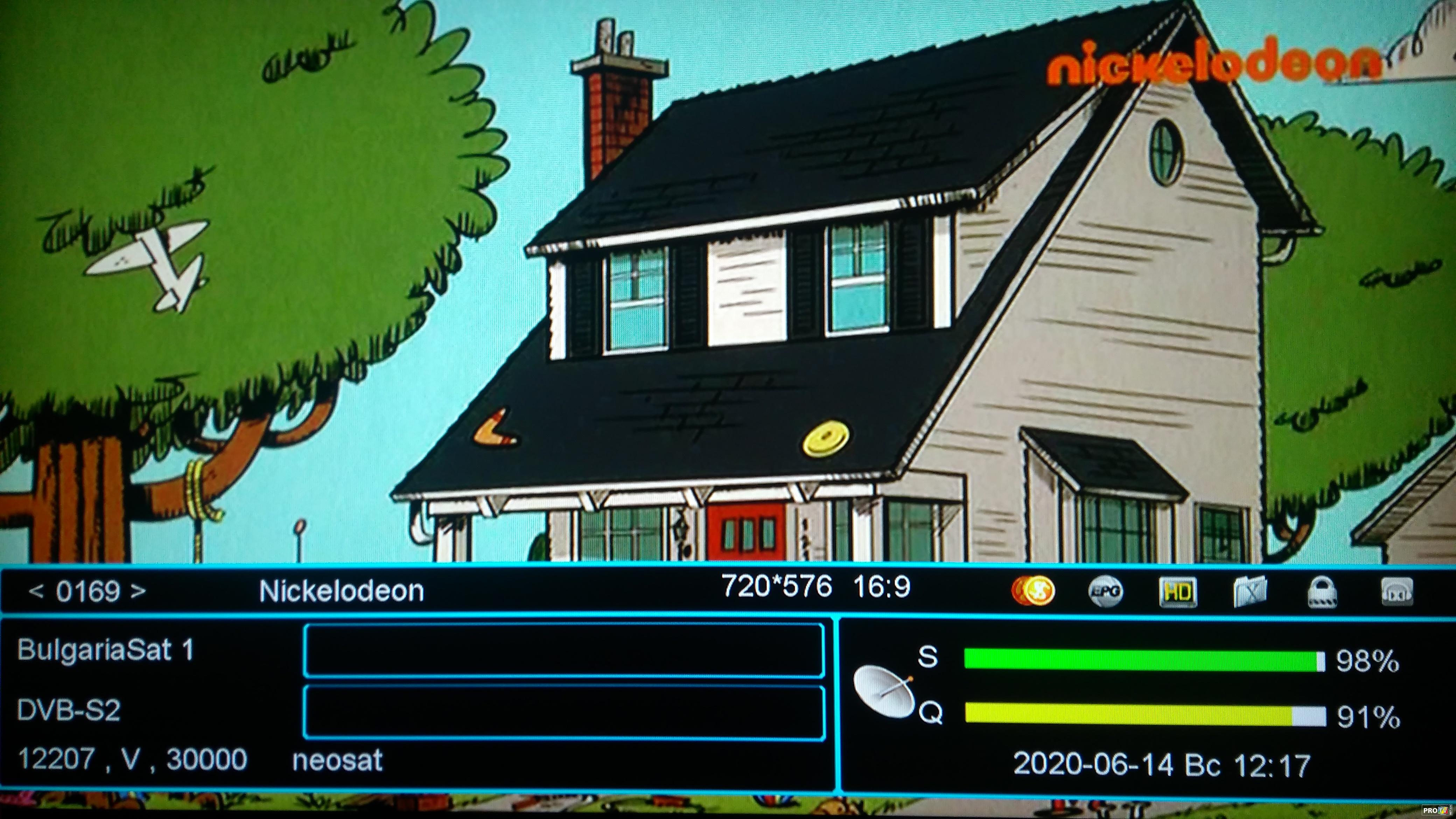The width and height of the screenshot is (1456, 819).
Task: Select the crossed-out folder icon
Action: click(x=1250, y=592)
